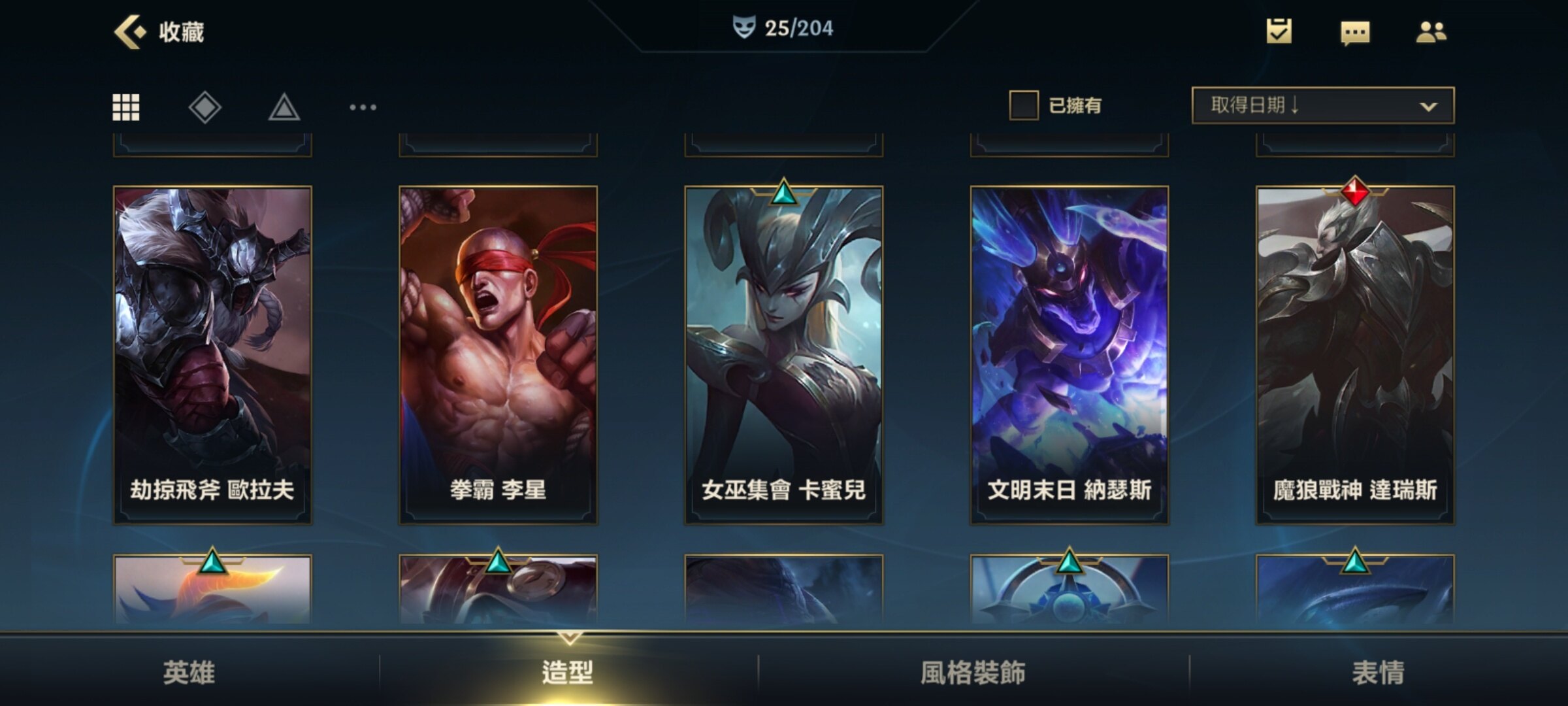Screen dimensions: 1568x706
Task: Toggle the 已擁有 owned checkbox
Action: [x=1024, y=105]
